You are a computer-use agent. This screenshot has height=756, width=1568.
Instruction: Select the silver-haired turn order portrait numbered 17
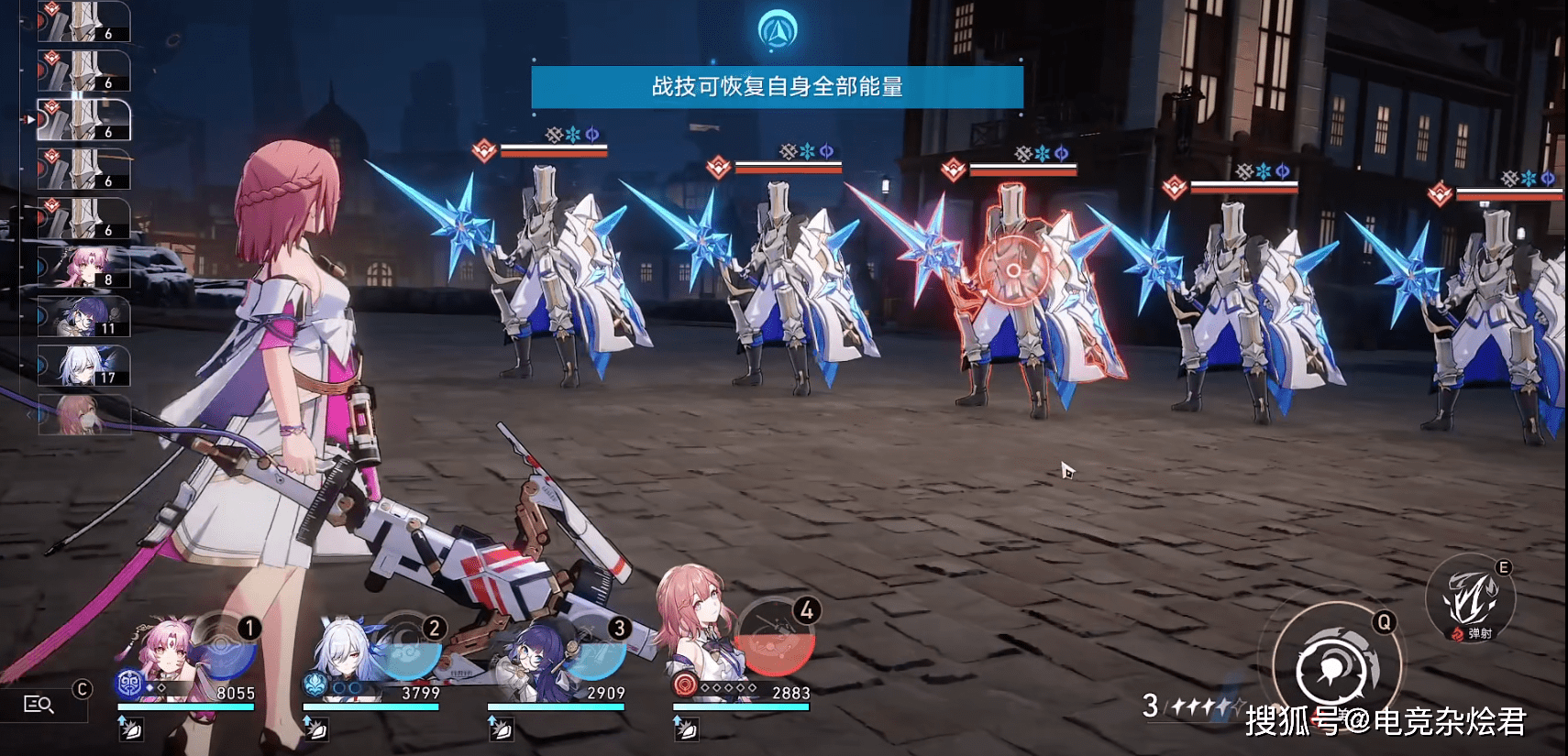pos(84,366)
